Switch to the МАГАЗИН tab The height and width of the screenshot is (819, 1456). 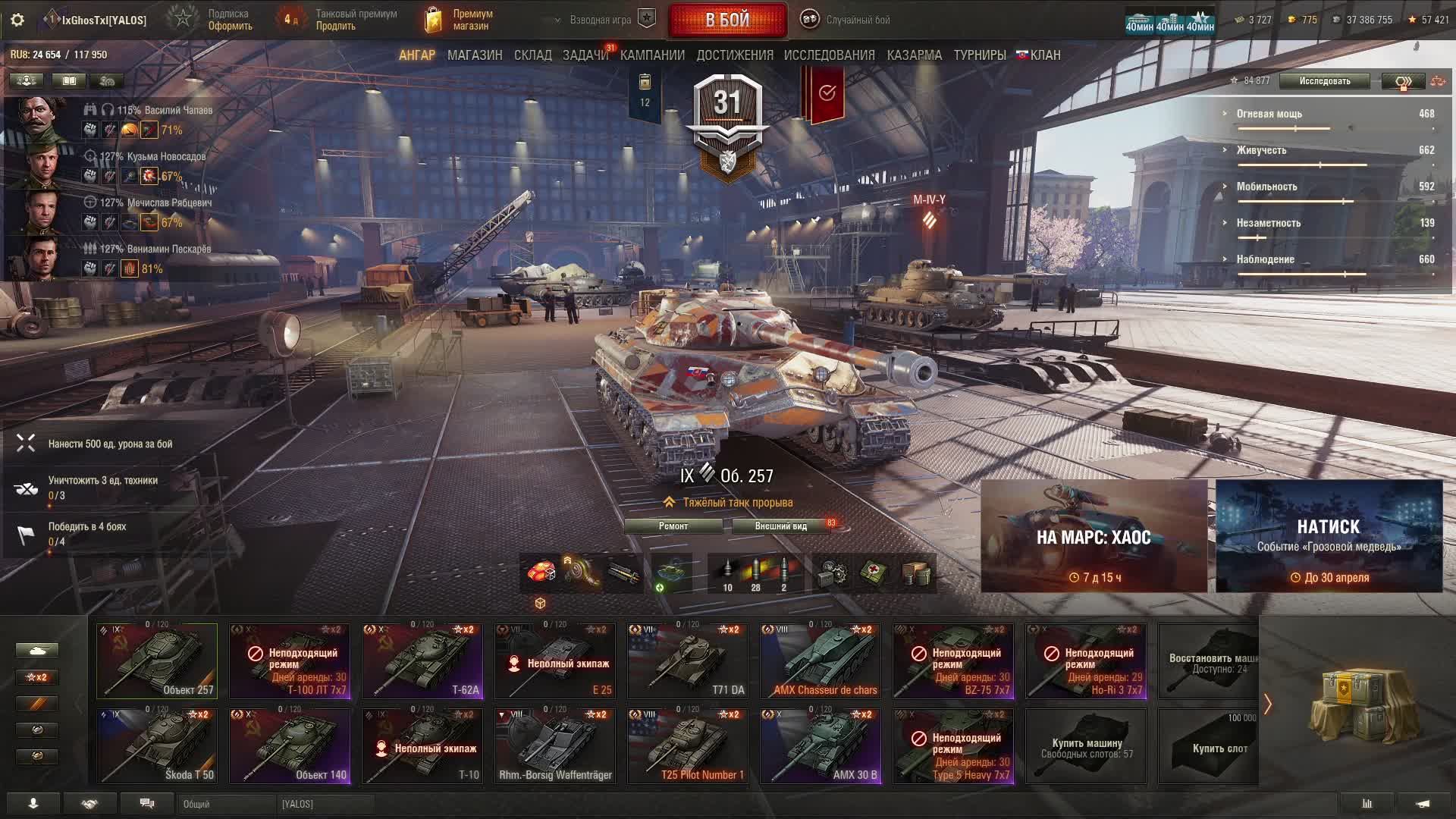coord(475,55)
